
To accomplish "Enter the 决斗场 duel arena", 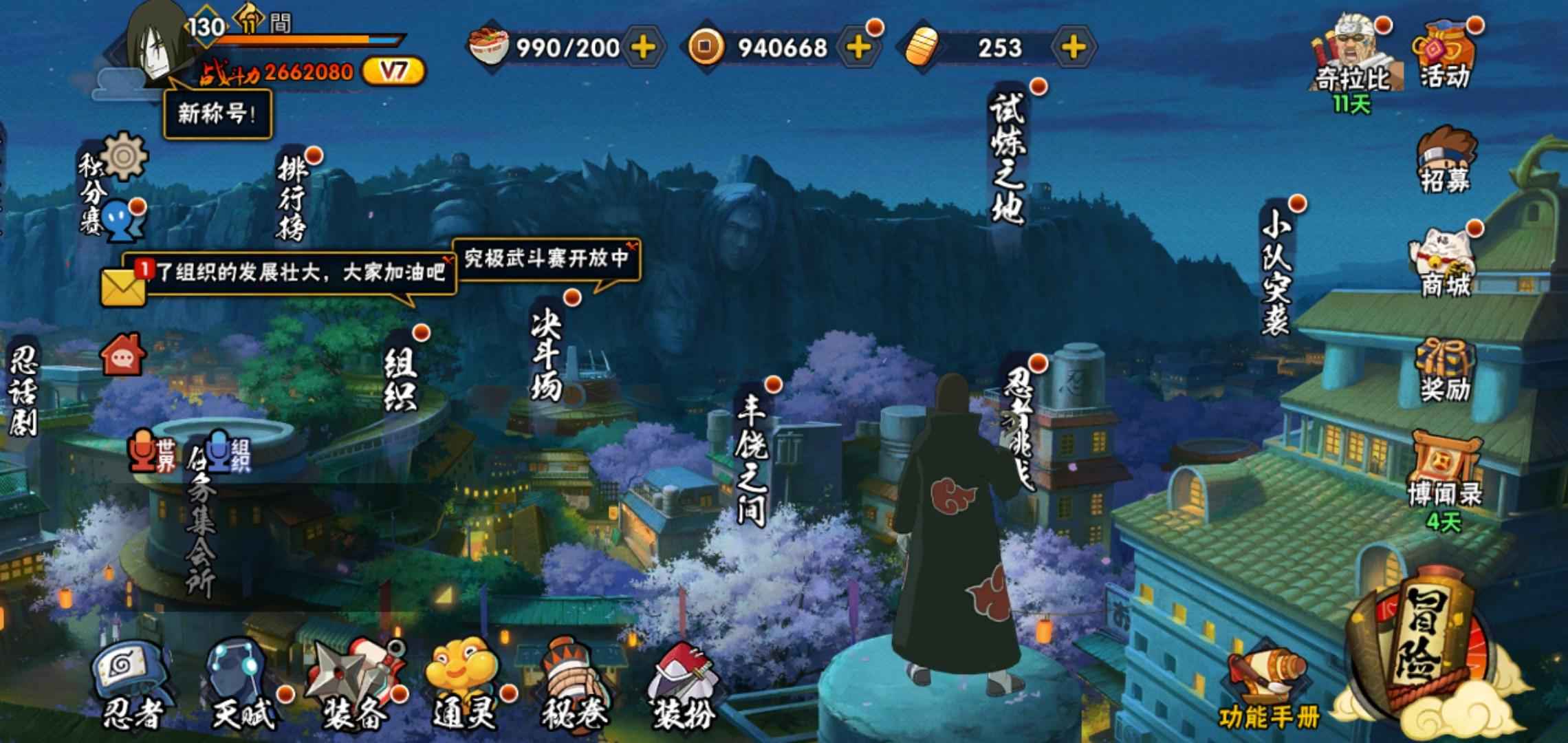I will [x=548, y=354].
